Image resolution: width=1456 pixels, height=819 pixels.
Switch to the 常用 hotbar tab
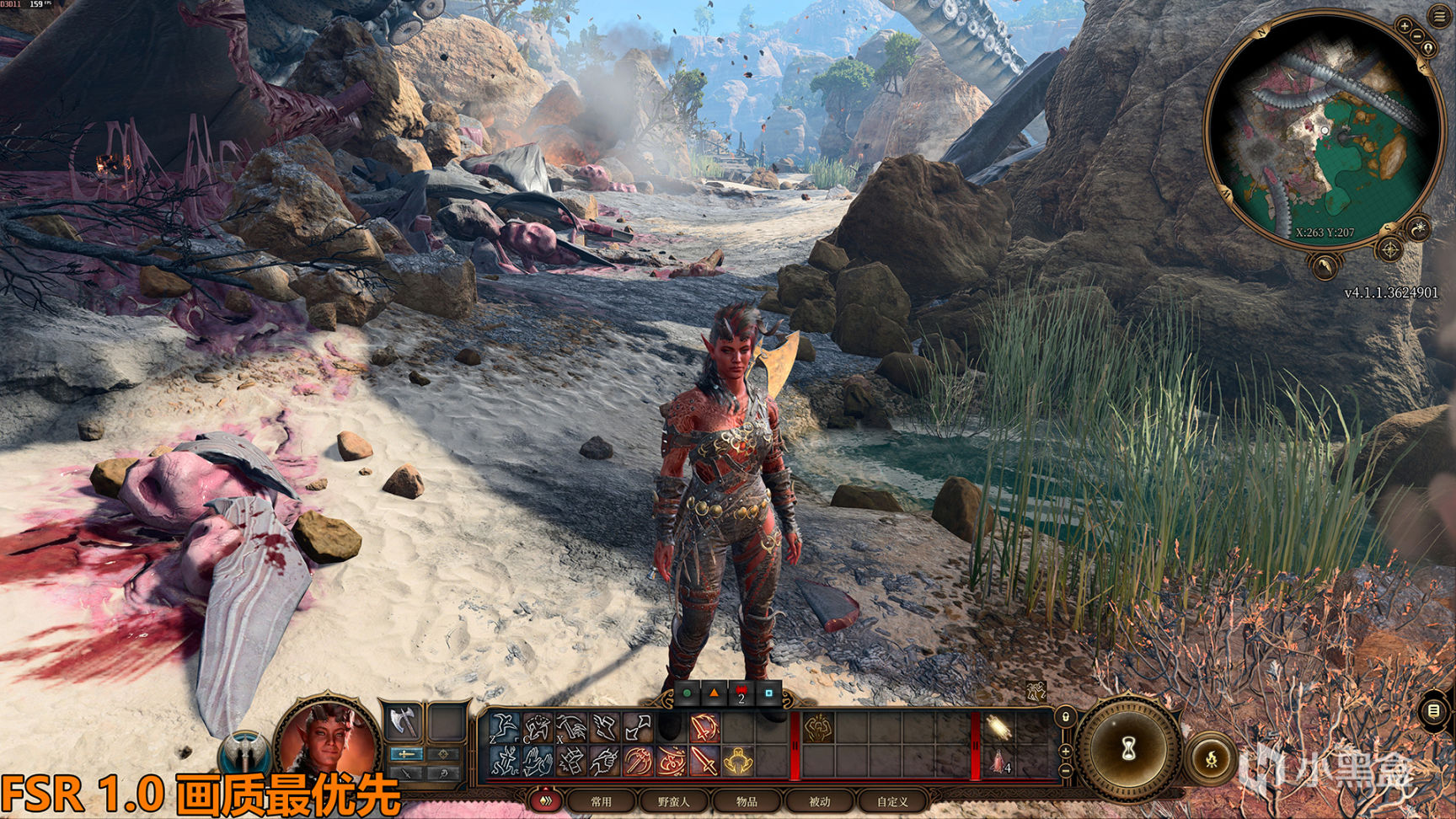(601, 801)
